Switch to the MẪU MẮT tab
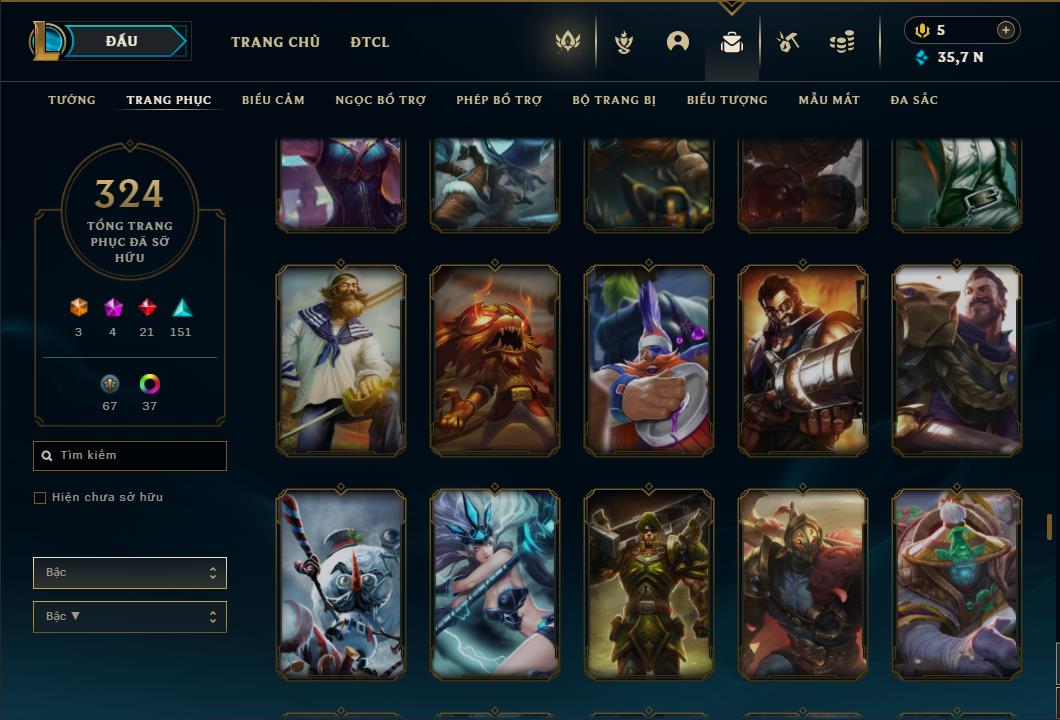This screenshot has height=720, width=1060. pyautogui.click(x=829, y=100)
